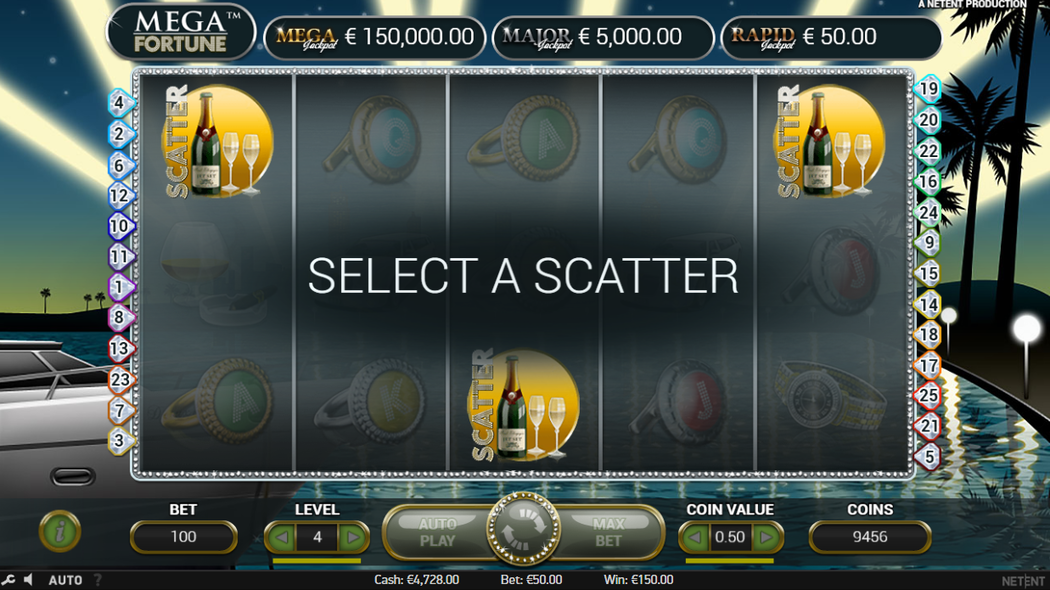Highlight payline number 3 marker
The width and height of the screenshot is (1050, 590).
coord(120,439)
